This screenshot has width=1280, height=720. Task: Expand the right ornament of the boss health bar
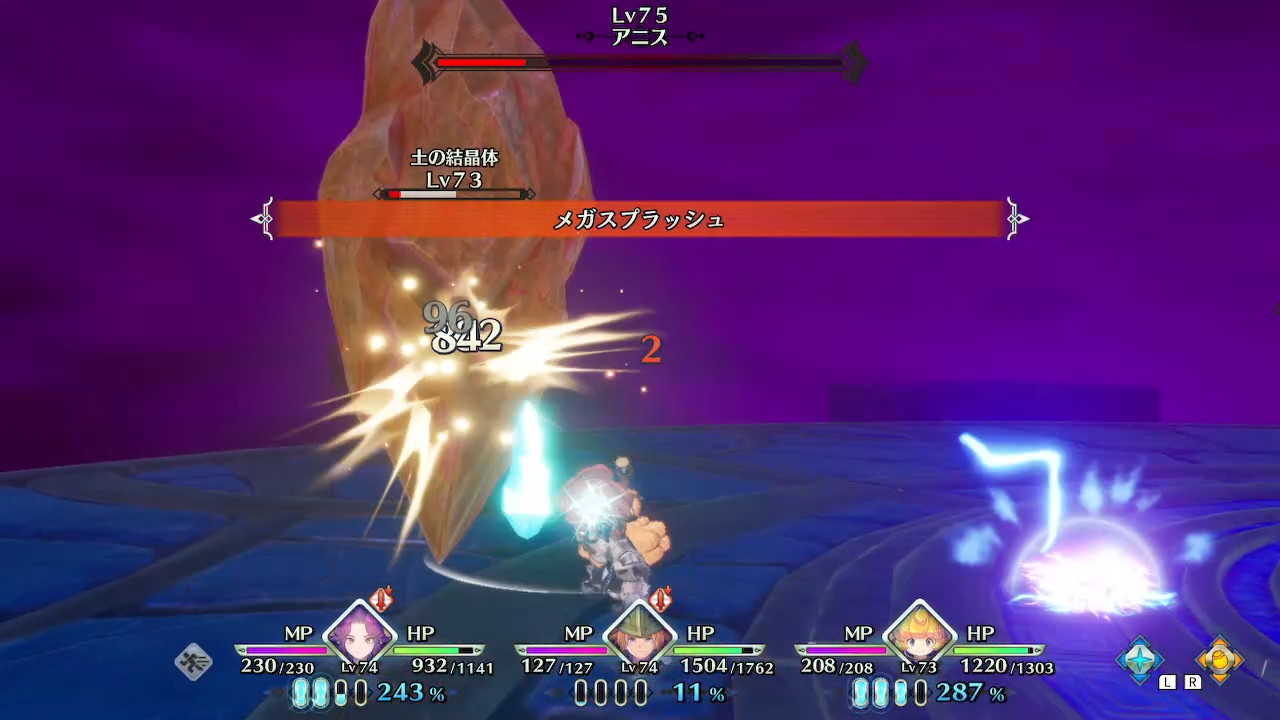(x=855, y=62)
